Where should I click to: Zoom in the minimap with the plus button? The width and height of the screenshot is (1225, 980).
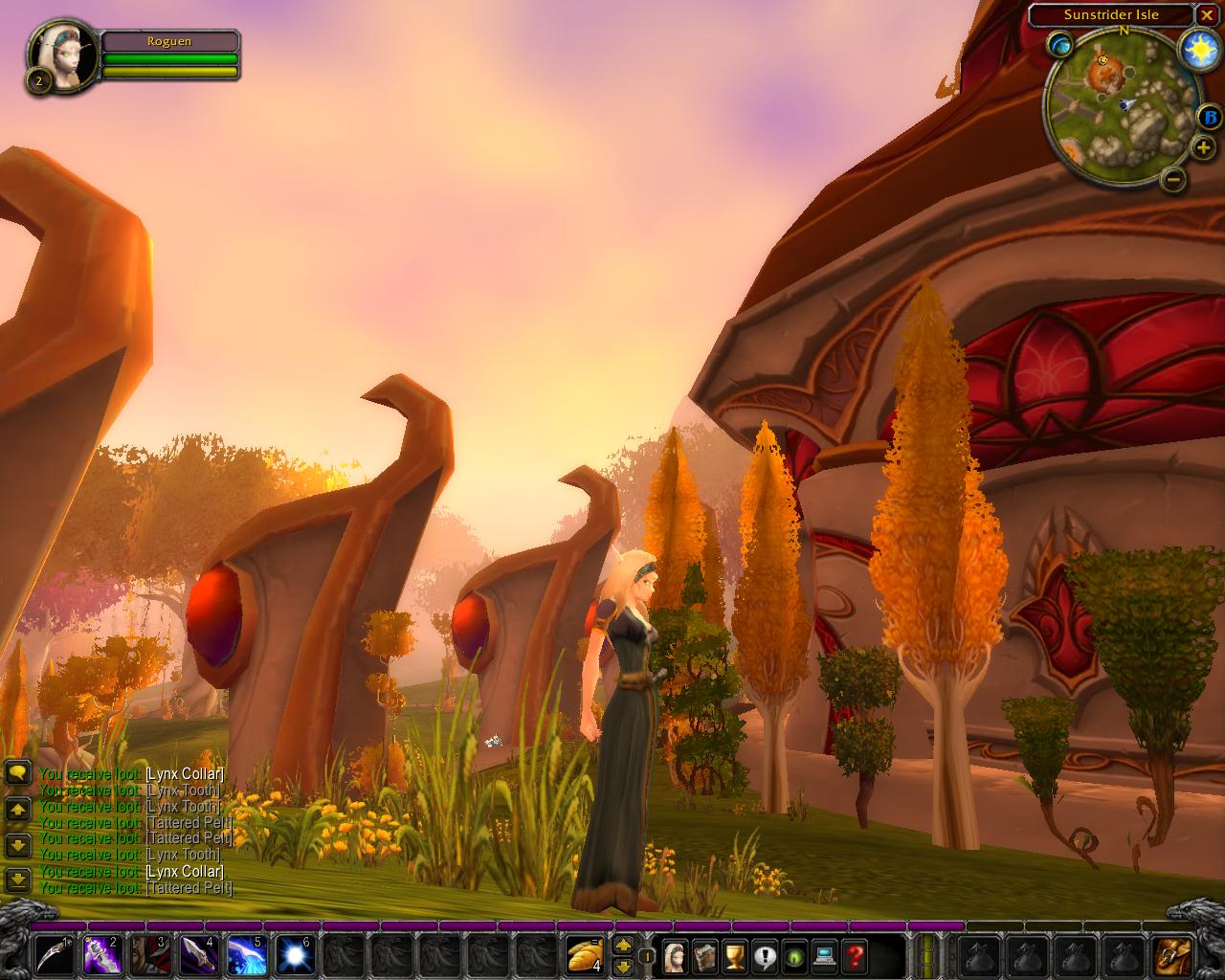click(x=1203, y=148)
